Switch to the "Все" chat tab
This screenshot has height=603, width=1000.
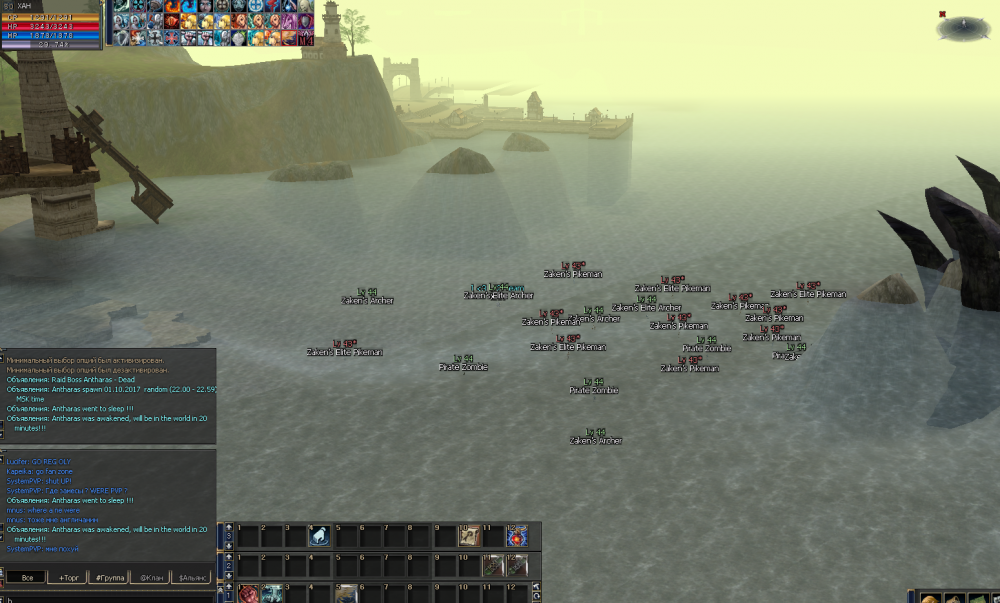tap(27, 577)
